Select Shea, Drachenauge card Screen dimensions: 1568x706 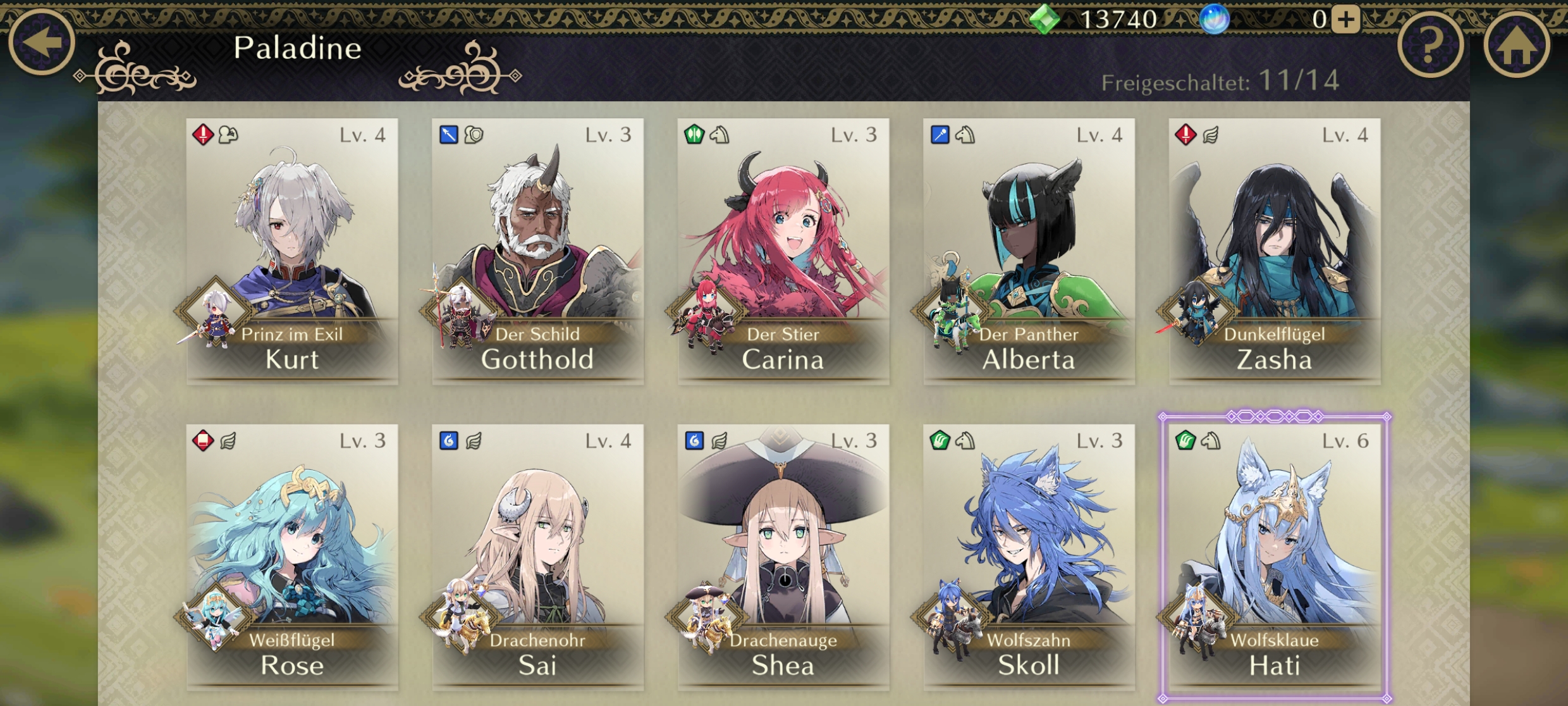tap(783, 557)
